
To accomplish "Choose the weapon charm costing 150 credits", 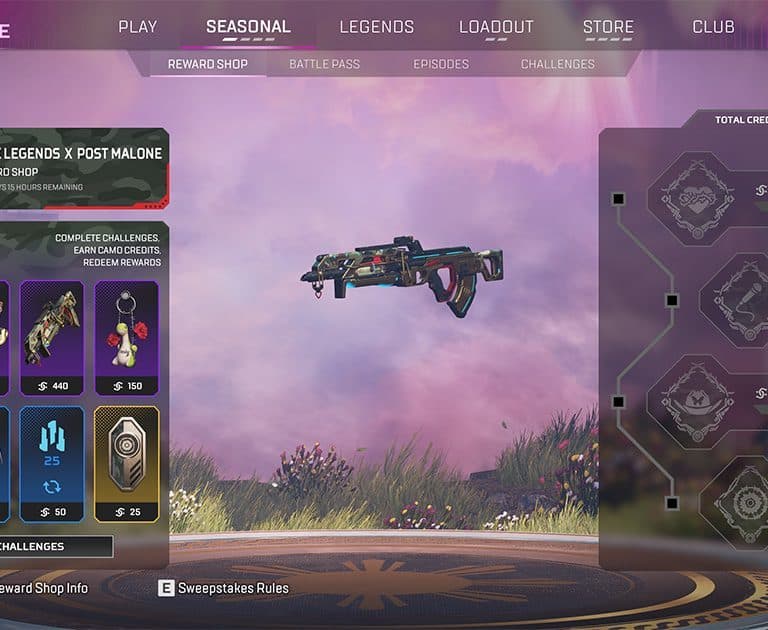I will click(127, 337).
